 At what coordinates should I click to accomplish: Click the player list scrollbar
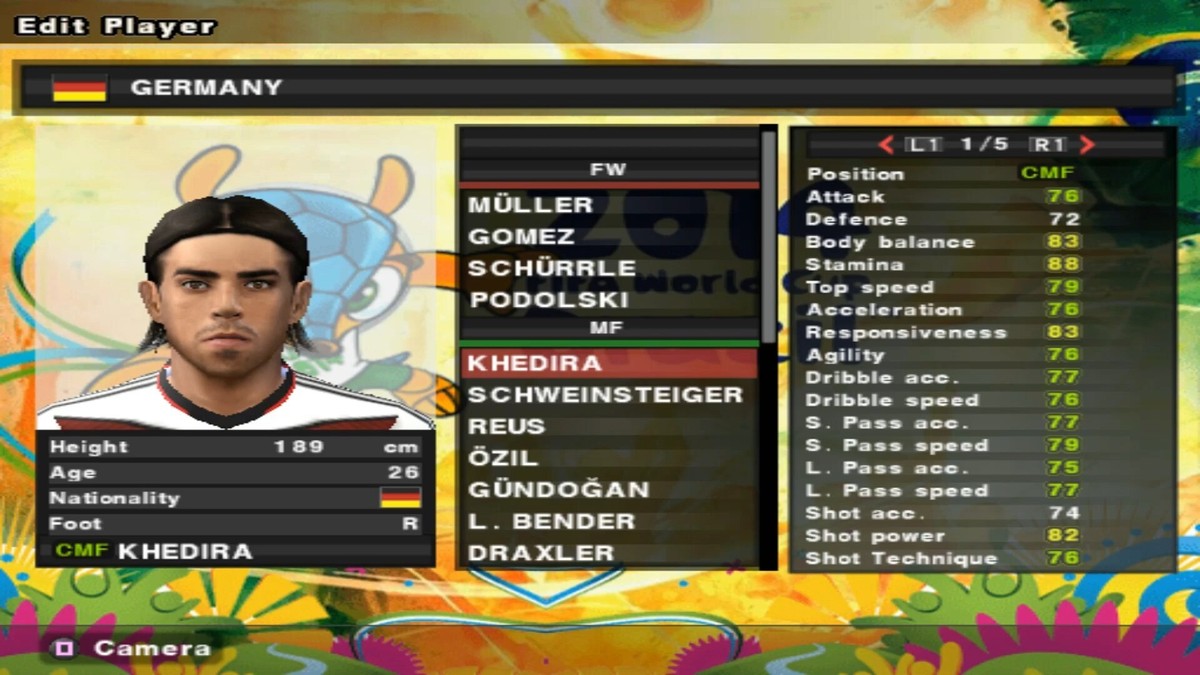[768, 240]
